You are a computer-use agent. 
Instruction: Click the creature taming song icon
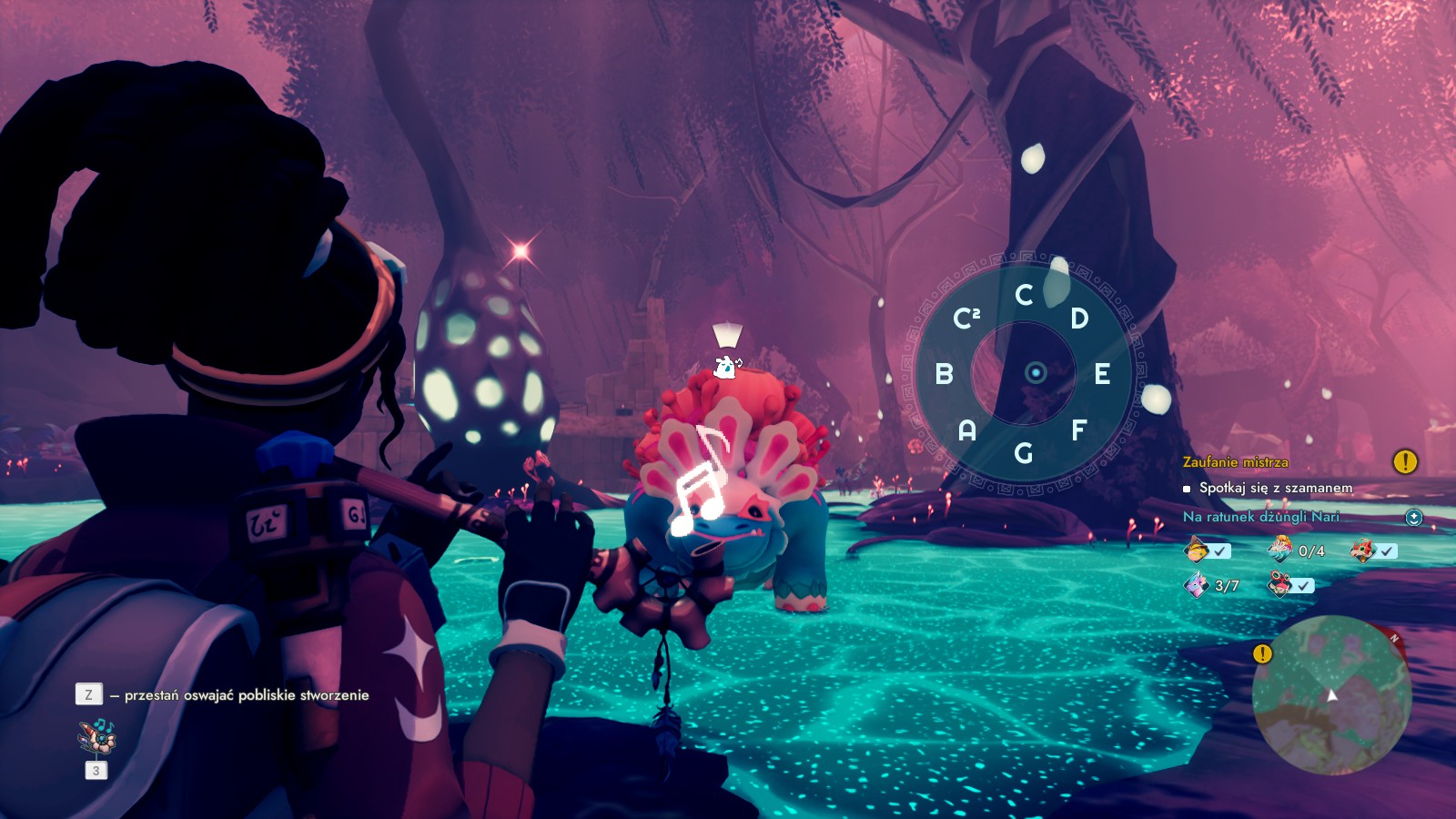tap(96, 736)
